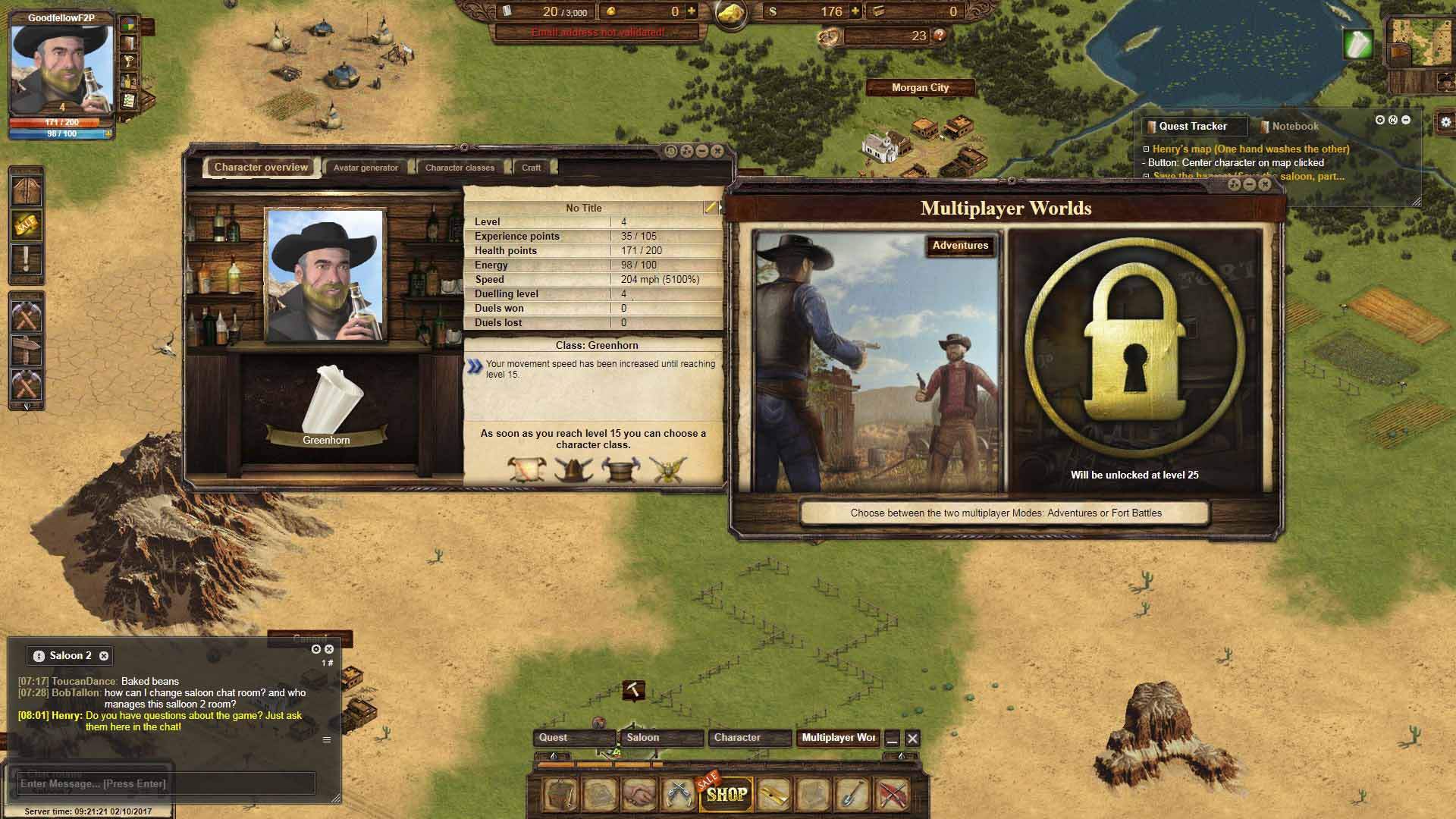
Task: Close all windows with the taskbar X
Action: (912, 739)
